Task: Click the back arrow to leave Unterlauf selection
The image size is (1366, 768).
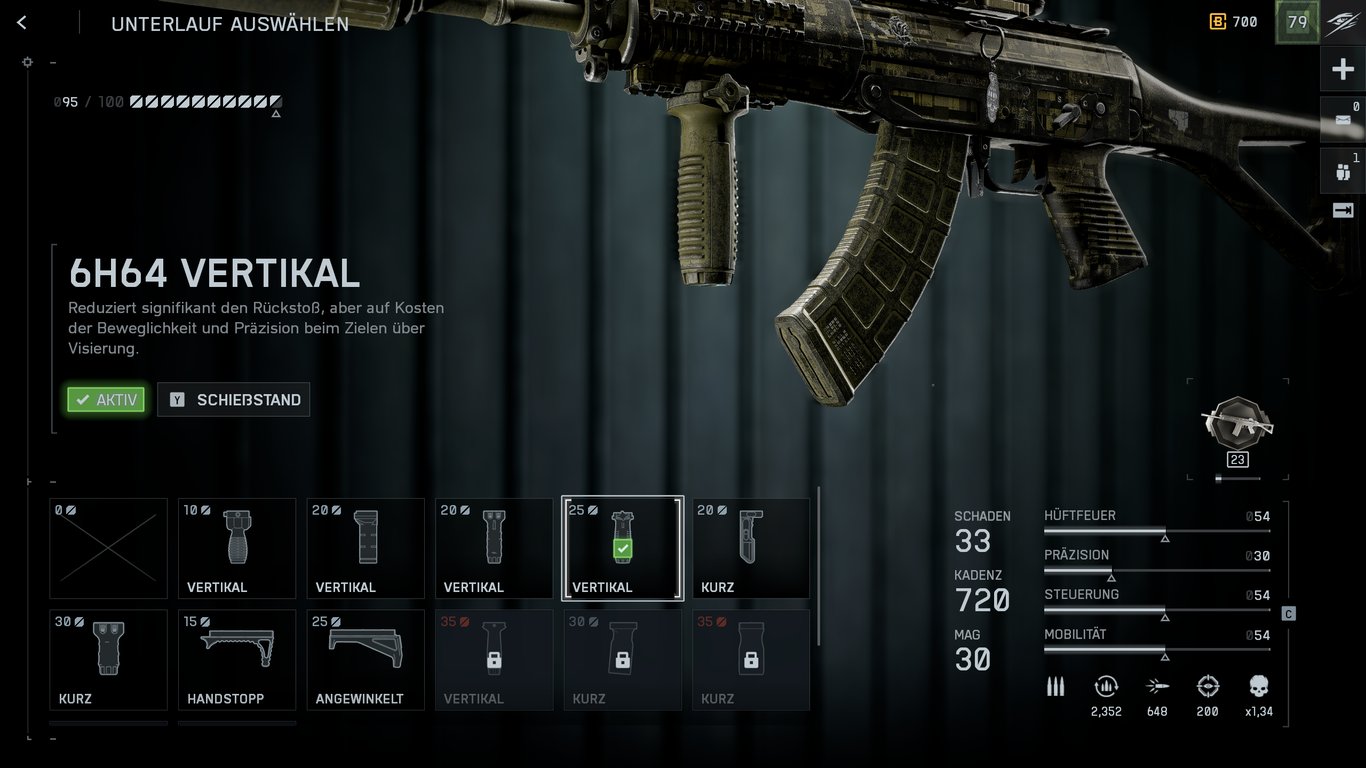Action: coord(21,22)
